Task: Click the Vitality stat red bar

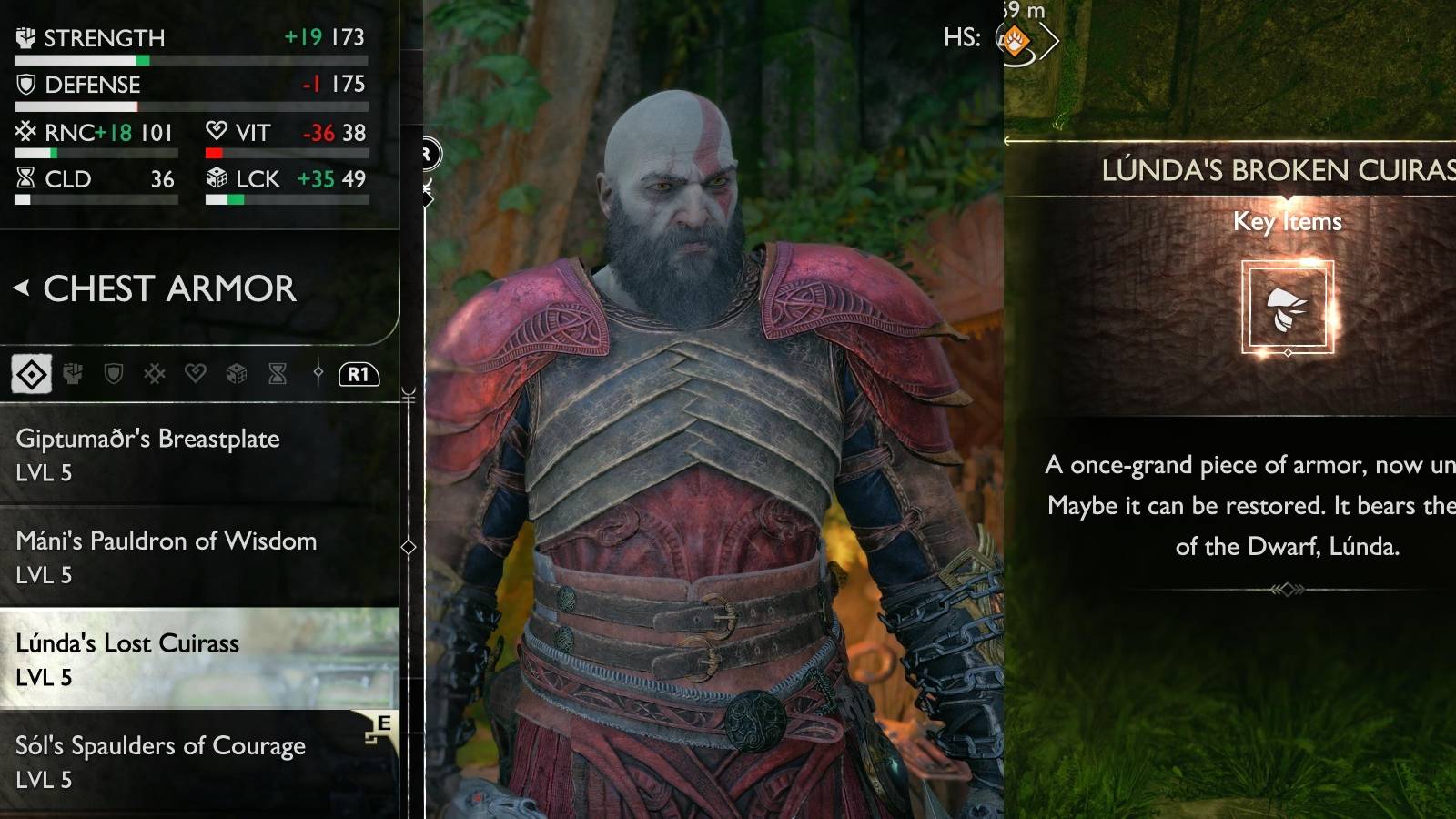Action: point(214,152)
